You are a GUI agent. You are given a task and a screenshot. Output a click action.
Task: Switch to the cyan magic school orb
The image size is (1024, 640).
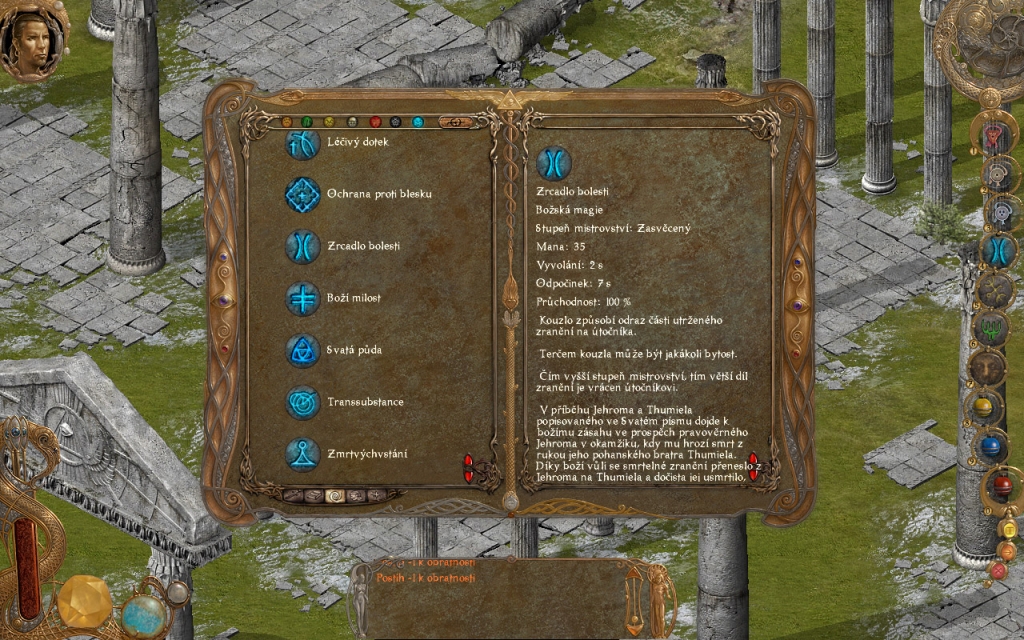pyautogui.click(x=418, y=122)
